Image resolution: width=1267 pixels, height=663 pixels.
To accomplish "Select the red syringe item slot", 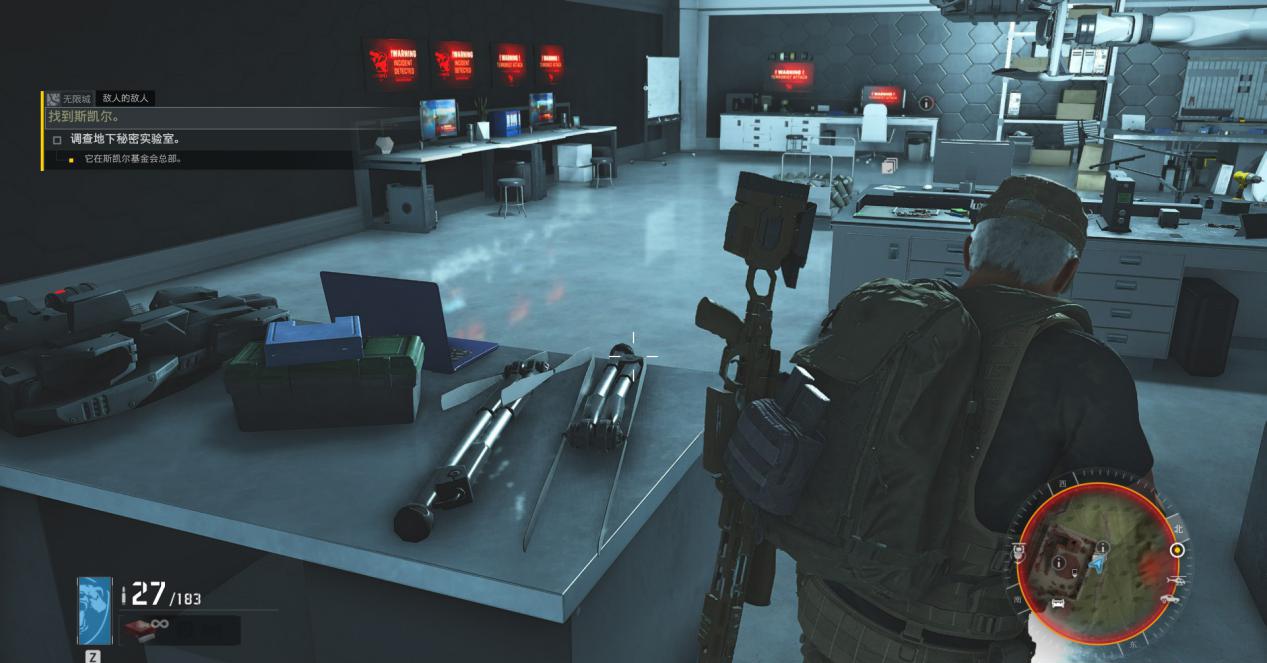I will click(x=137, y=629).
